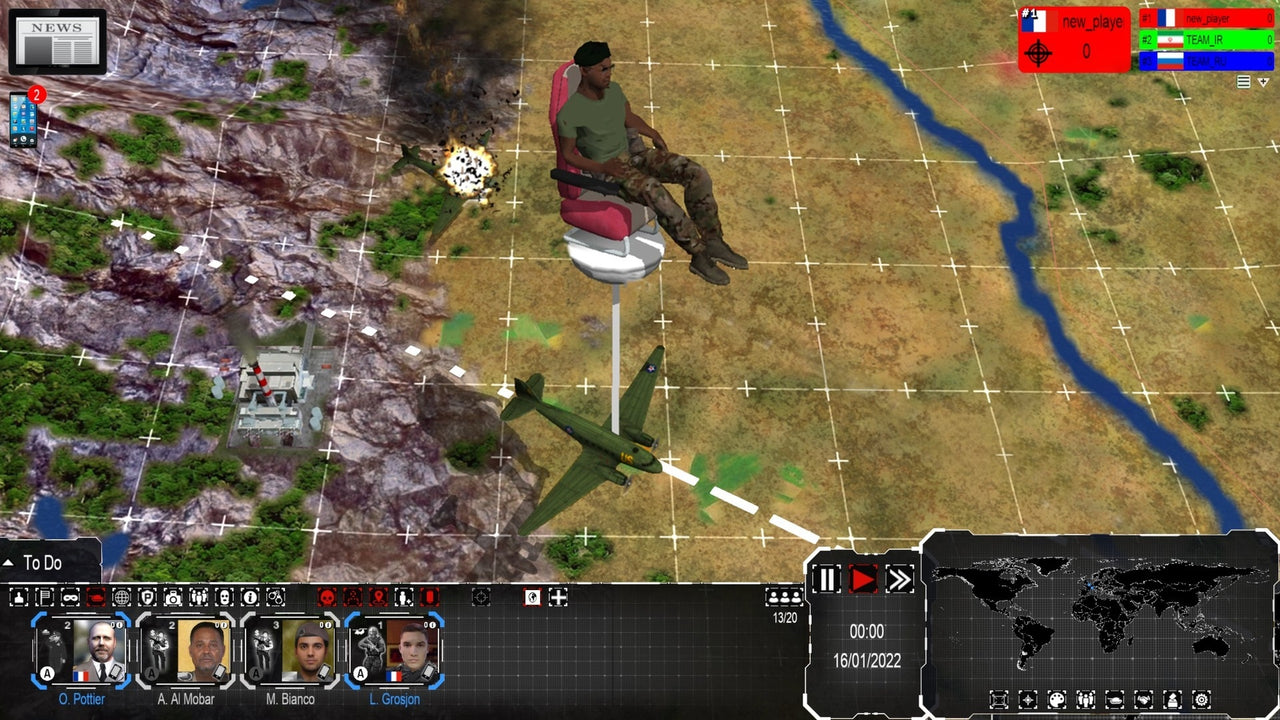Select the tank military units icon
Viewport: 1280px width, 720px height.
pyautogui.click(x=1114, y=699)
